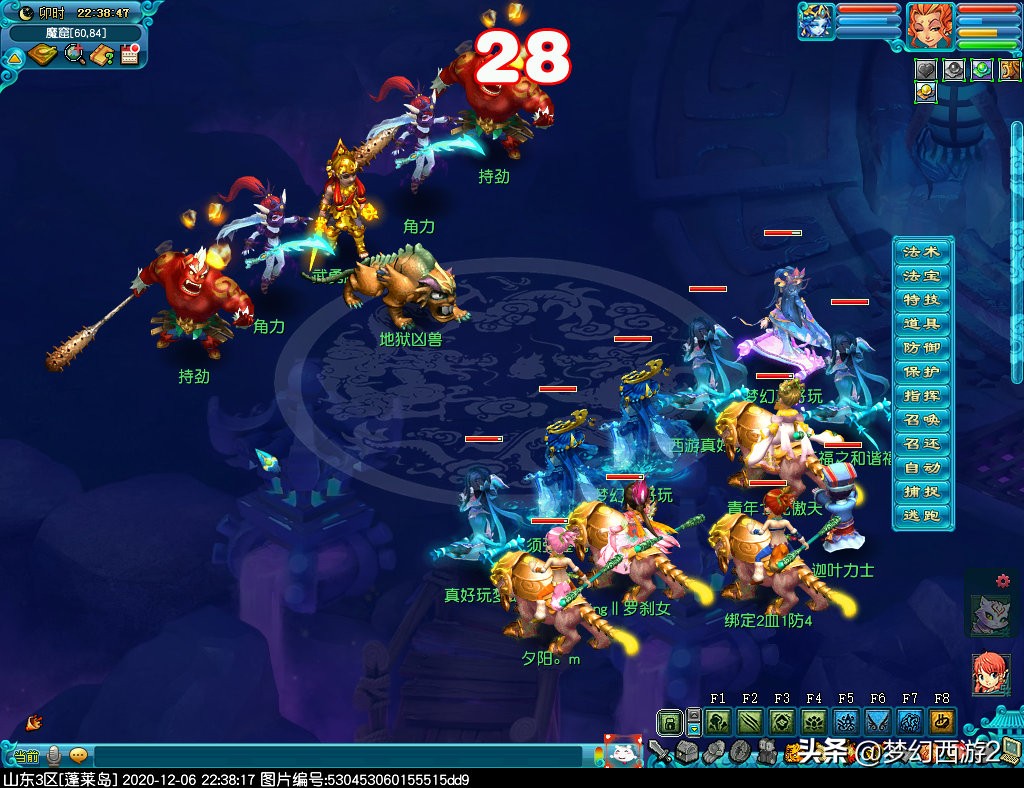Open the sword icon in the bottom toolbar

(659, 750)
